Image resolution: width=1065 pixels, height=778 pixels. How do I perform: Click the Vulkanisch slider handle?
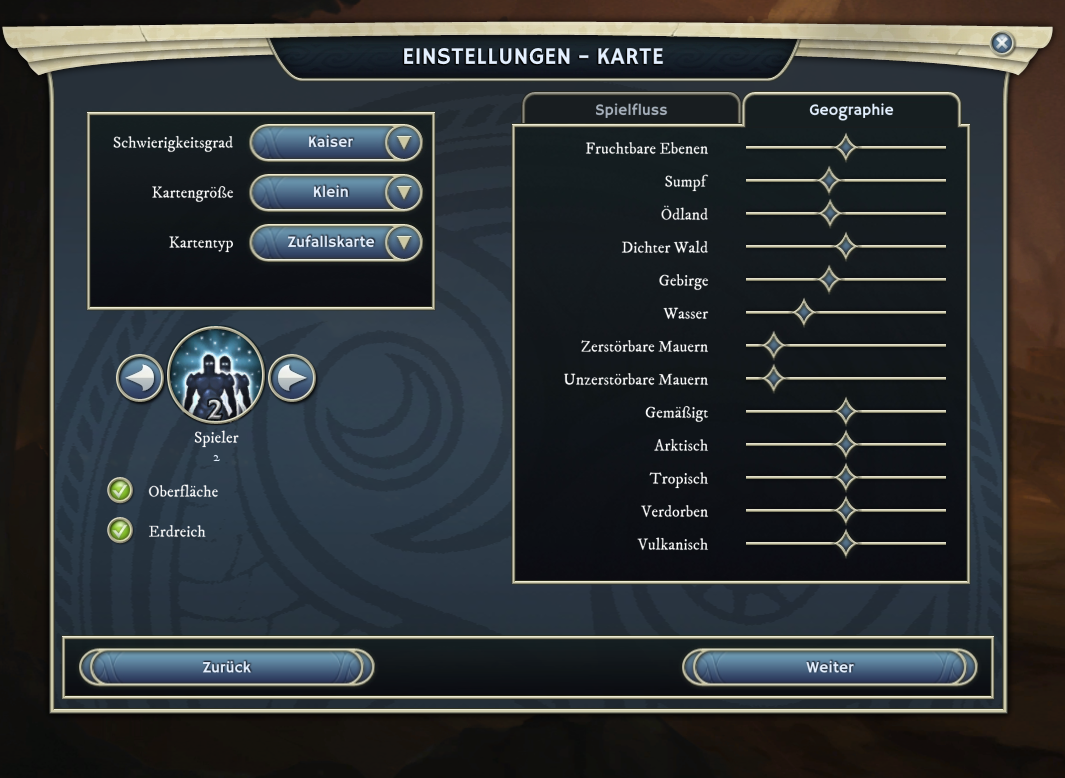pyautogui.click(x=846, y=544)
